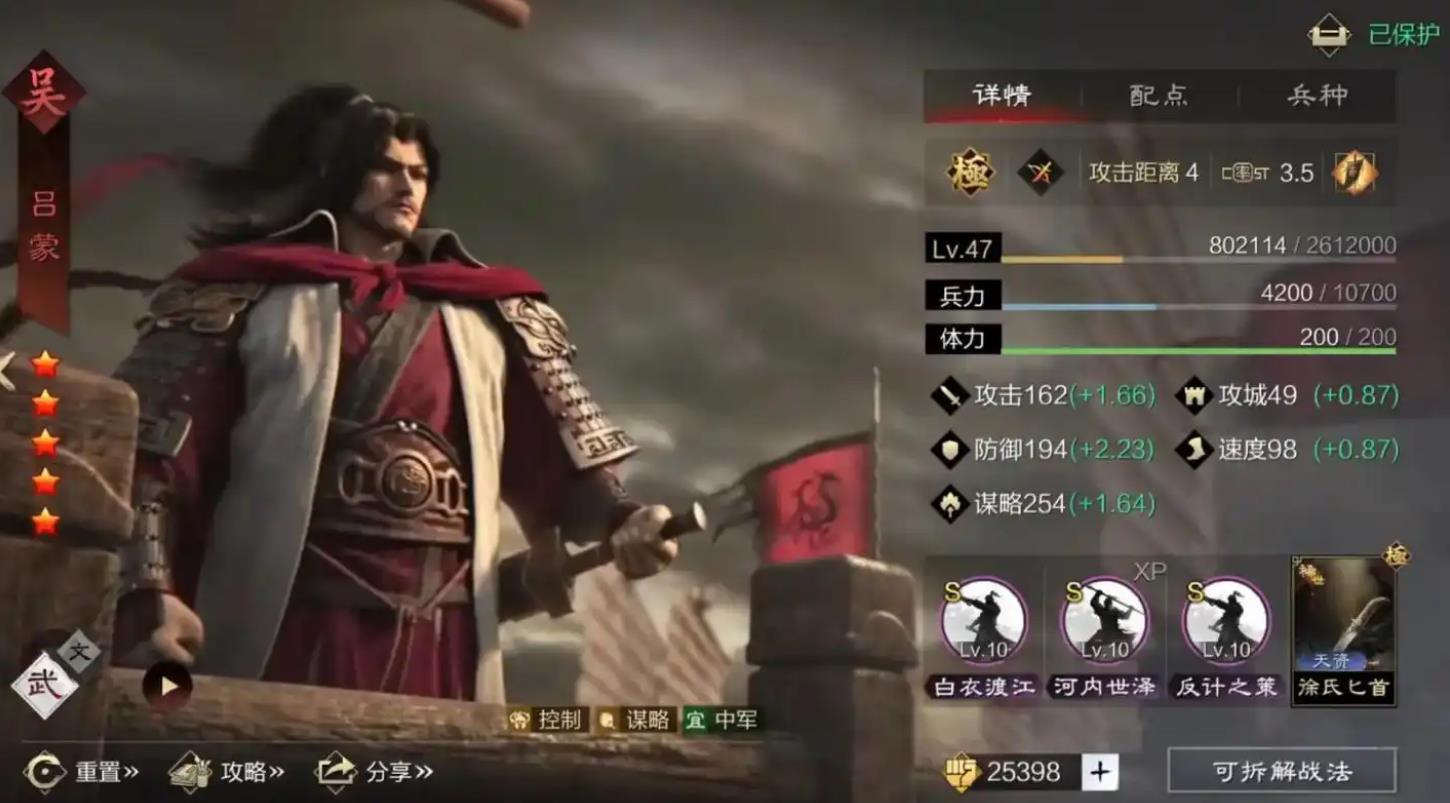Click the gold fist currency icon showing 25398

tap(965, 770)
